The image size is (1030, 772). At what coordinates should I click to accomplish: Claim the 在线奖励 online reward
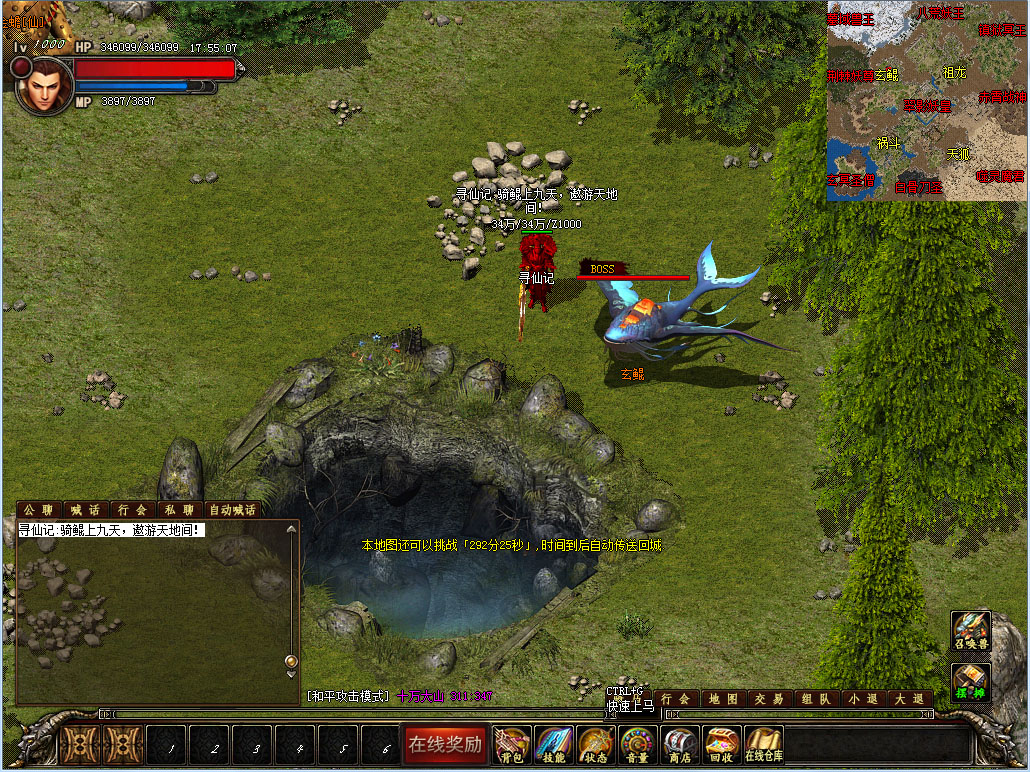(x=445, y=743)
